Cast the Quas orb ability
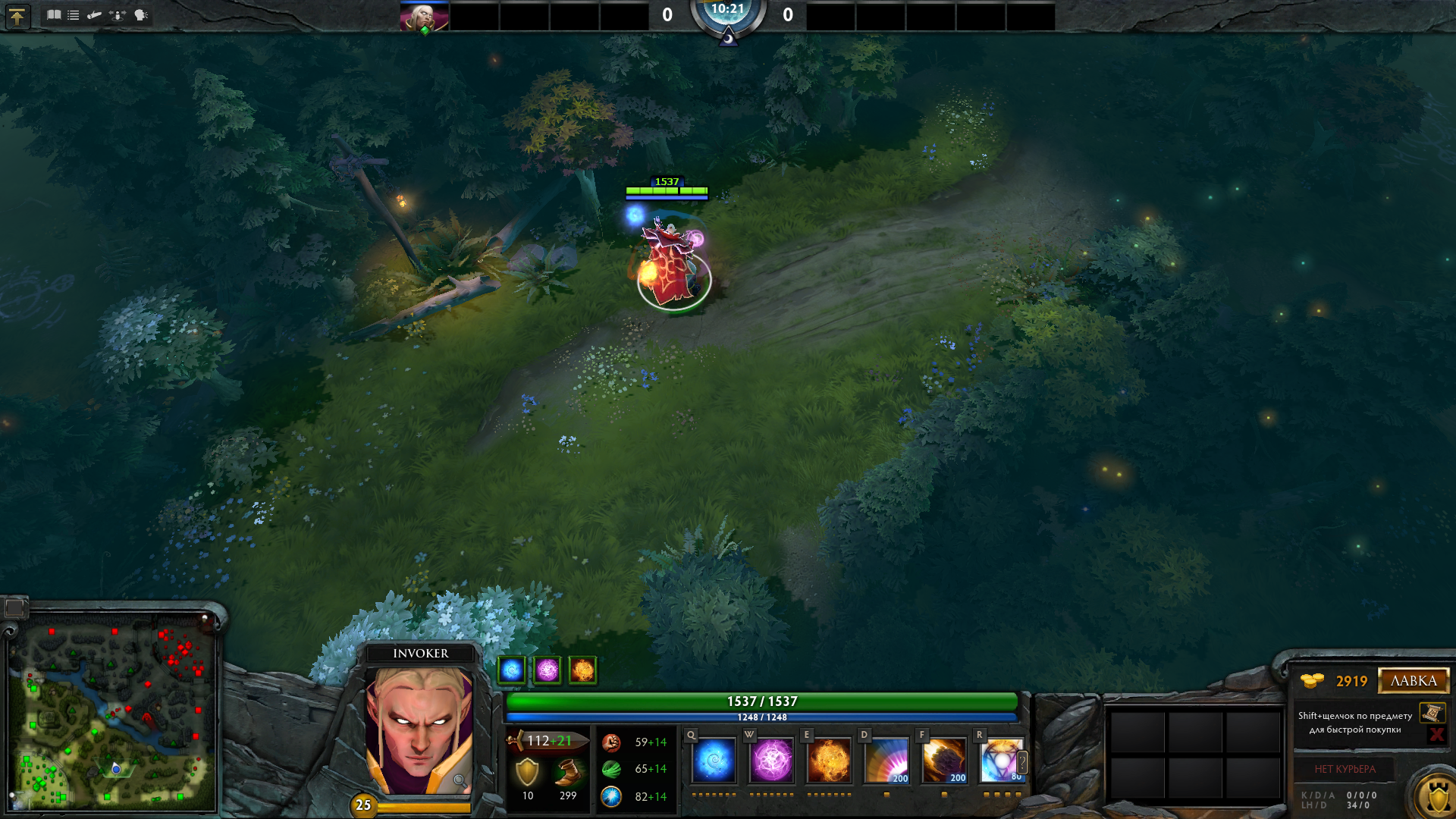The width and height of the screenshot is (1456, 819). [714, 760]
